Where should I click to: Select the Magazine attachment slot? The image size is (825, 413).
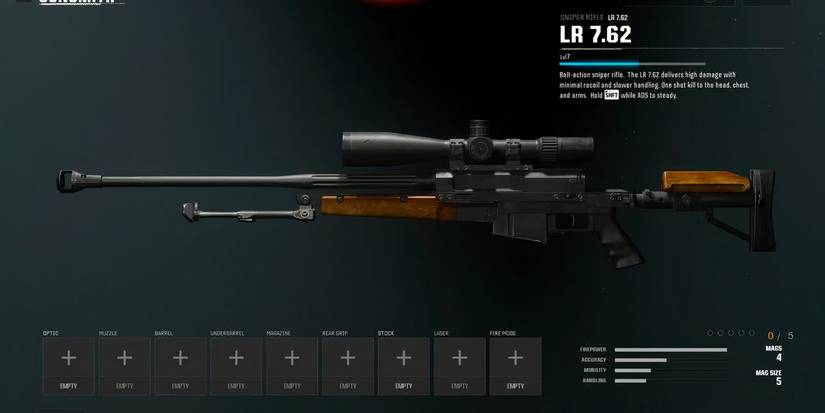tap(292, 365)
